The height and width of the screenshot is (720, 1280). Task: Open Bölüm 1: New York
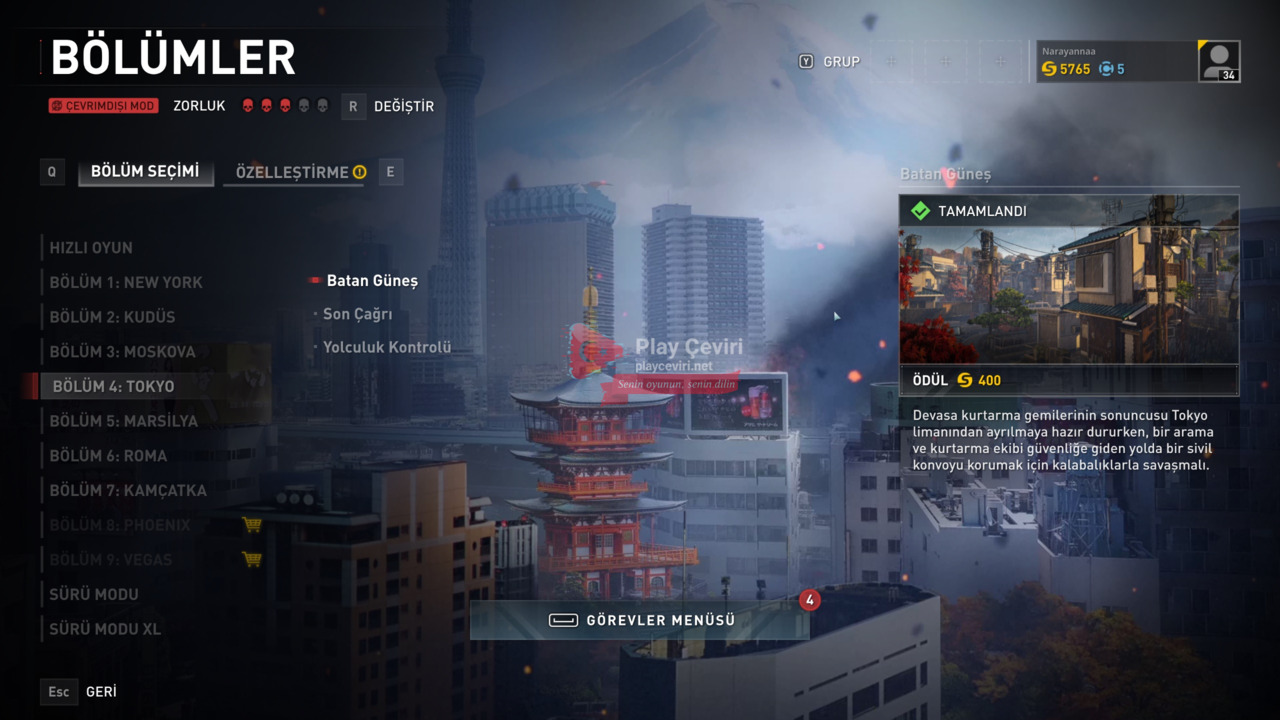(126, 283)
